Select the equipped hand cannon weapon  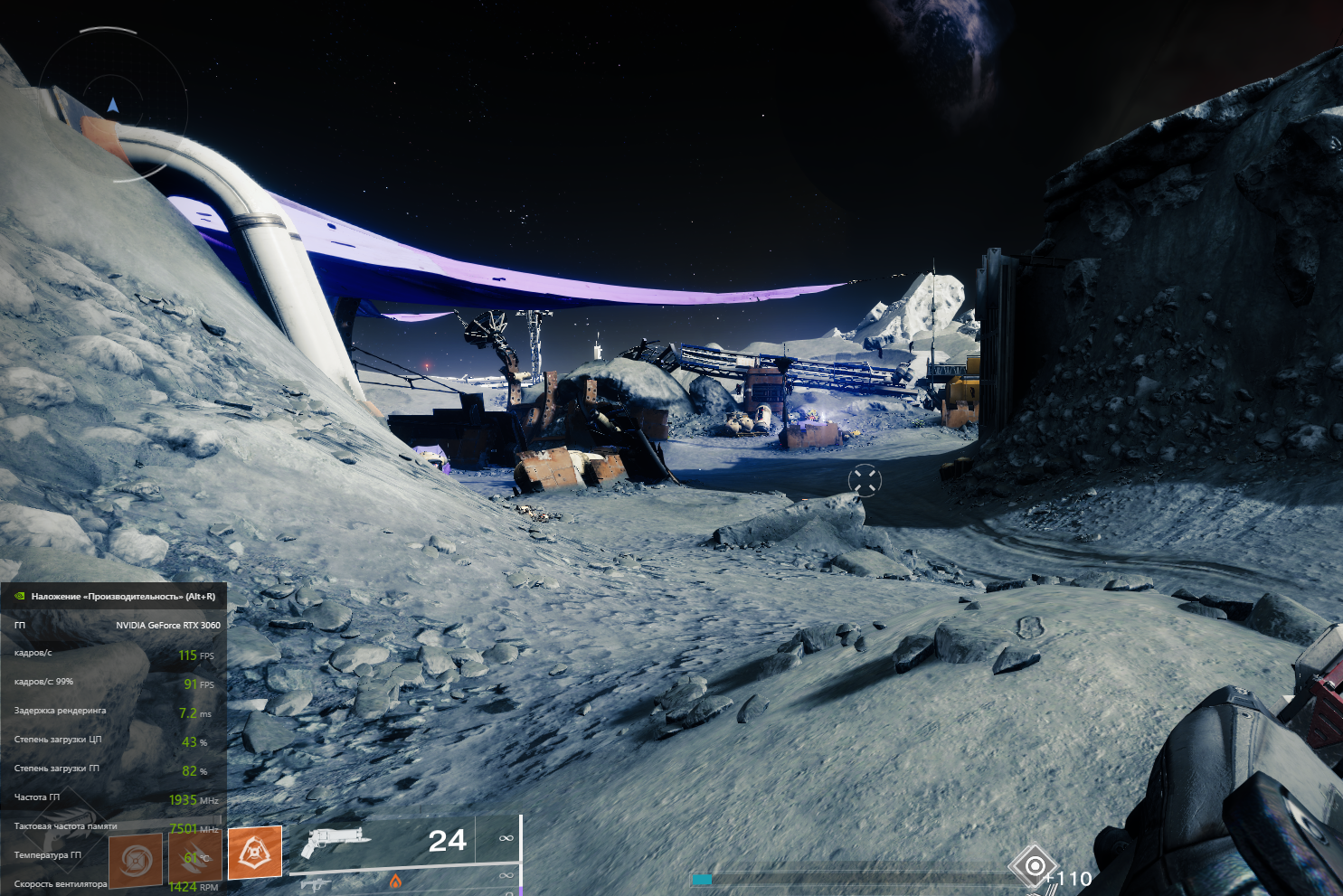click(x=334, y=841)
